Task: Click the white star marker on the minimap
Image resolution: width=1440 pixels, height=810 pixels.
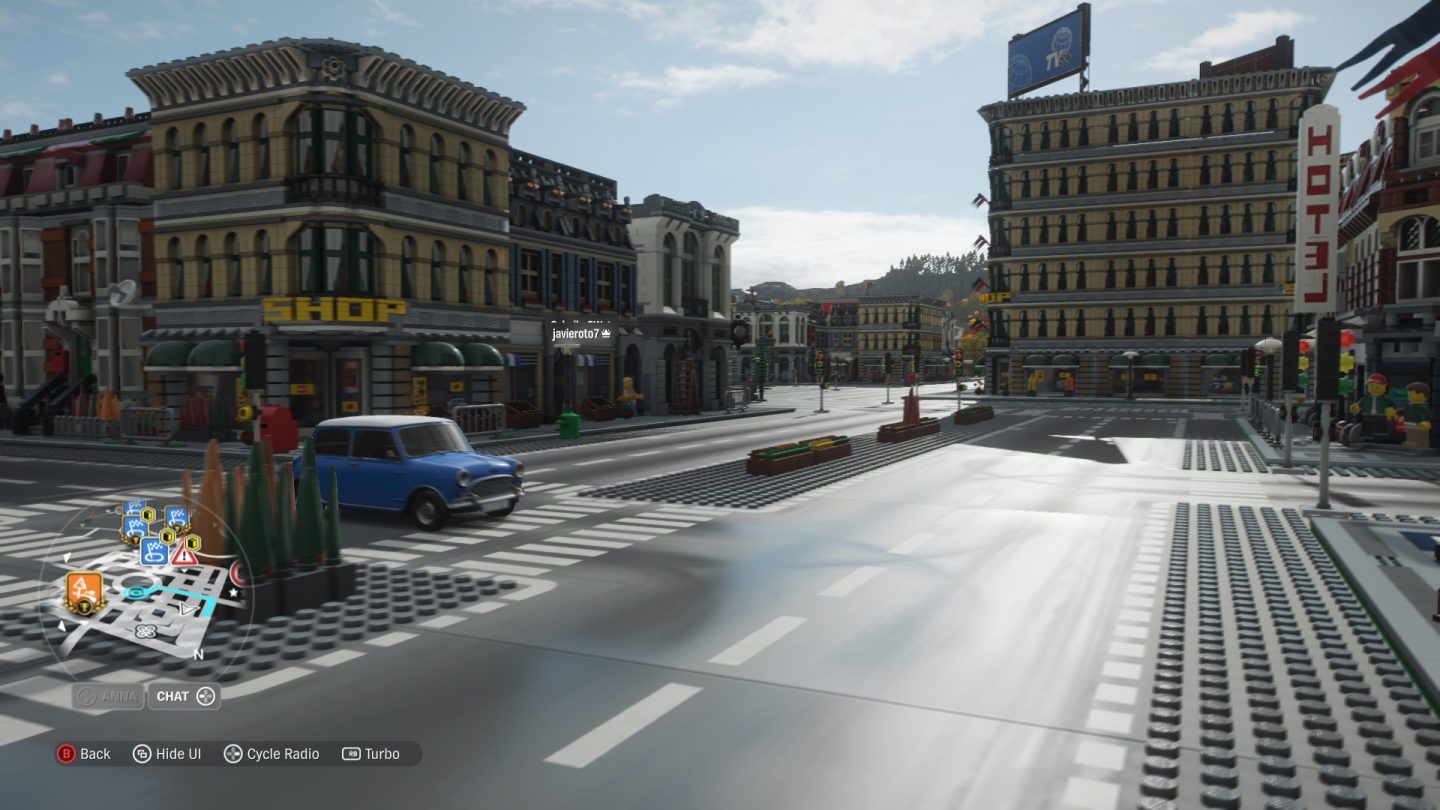Action: (234, 592)
